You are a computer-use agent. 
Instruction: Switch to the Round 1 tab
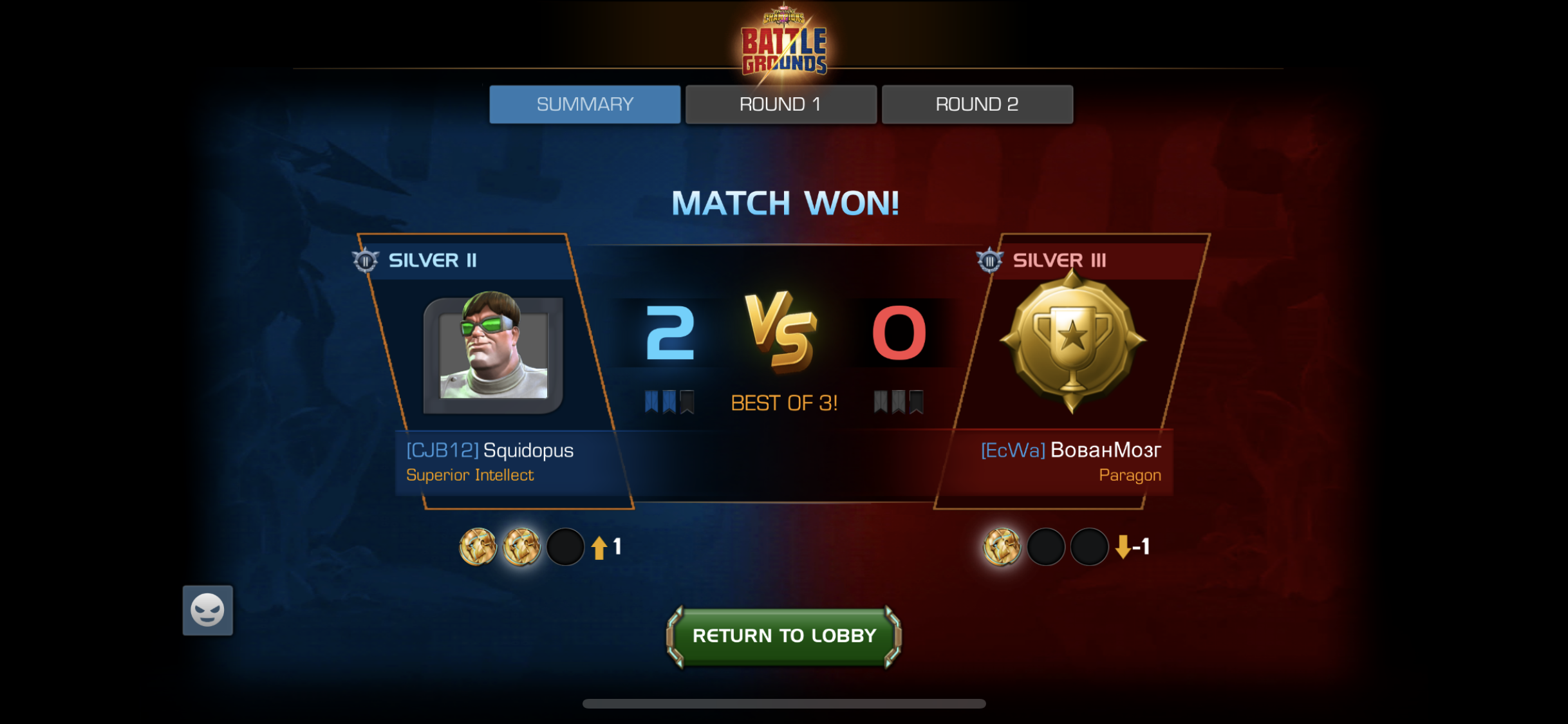780,104
